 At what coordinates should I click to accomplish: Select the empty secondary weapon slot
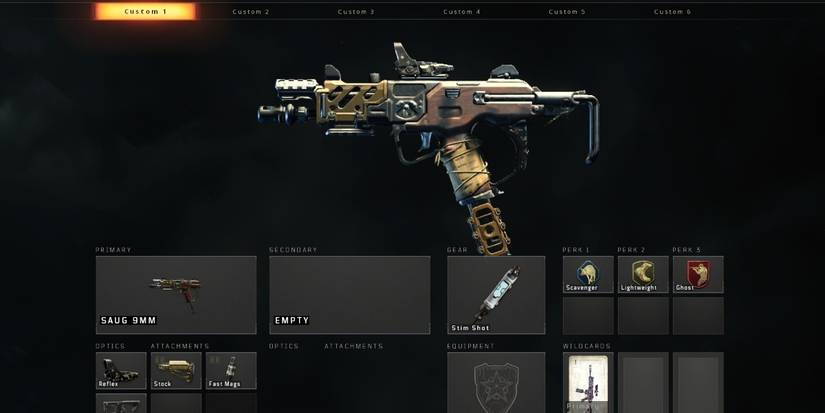[349, 294]
